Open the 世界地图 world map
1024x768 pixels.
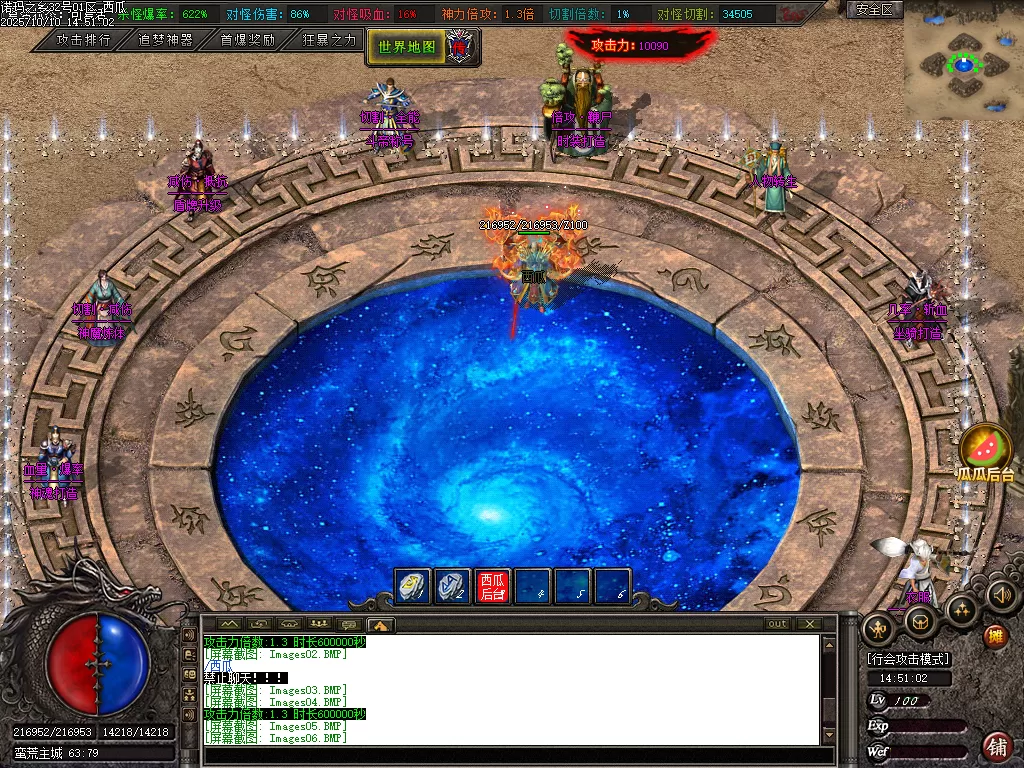(x=406, y=46)
